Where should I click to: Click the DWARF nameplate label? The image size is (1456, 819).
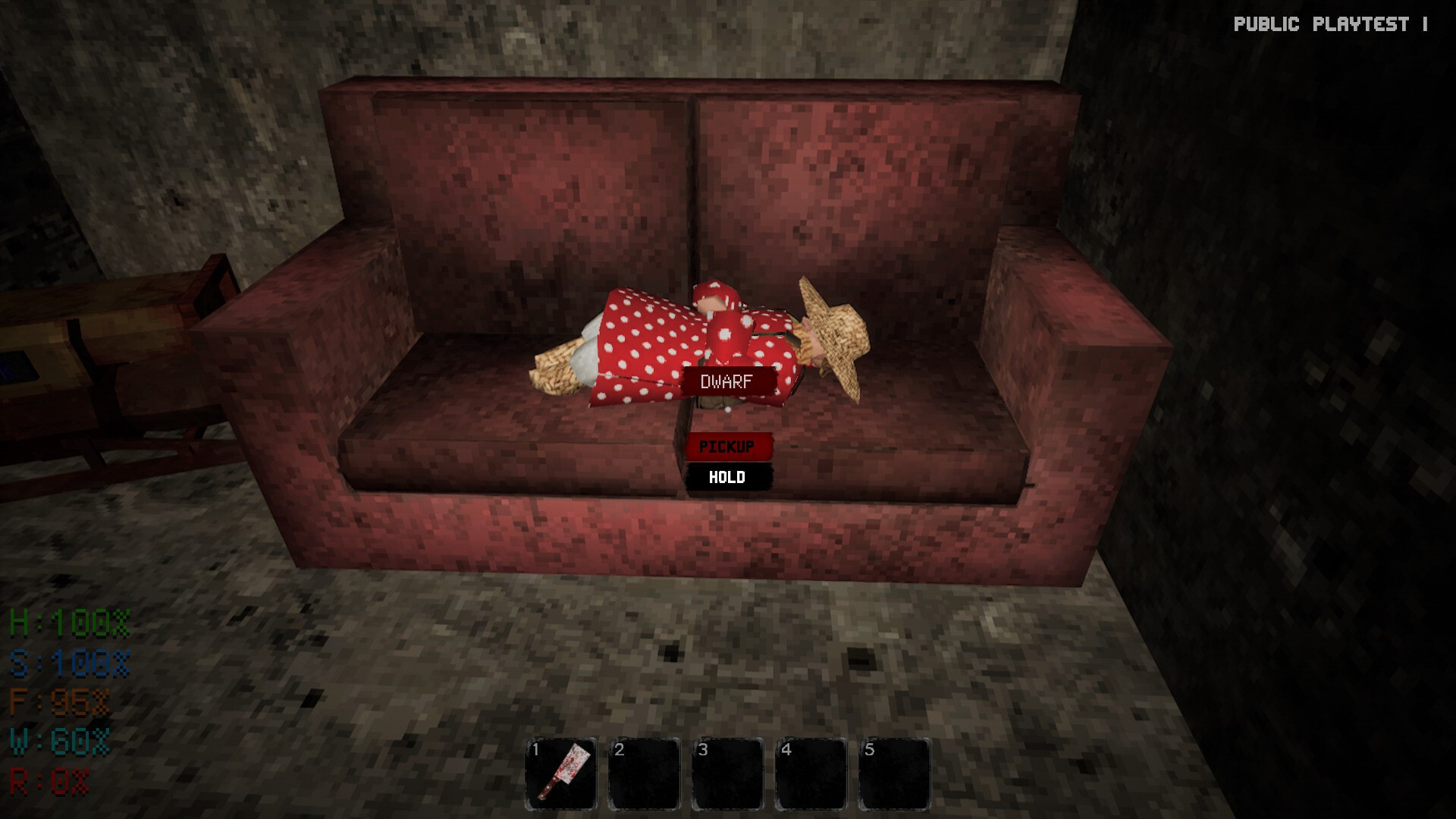click(x=726, y=381)
